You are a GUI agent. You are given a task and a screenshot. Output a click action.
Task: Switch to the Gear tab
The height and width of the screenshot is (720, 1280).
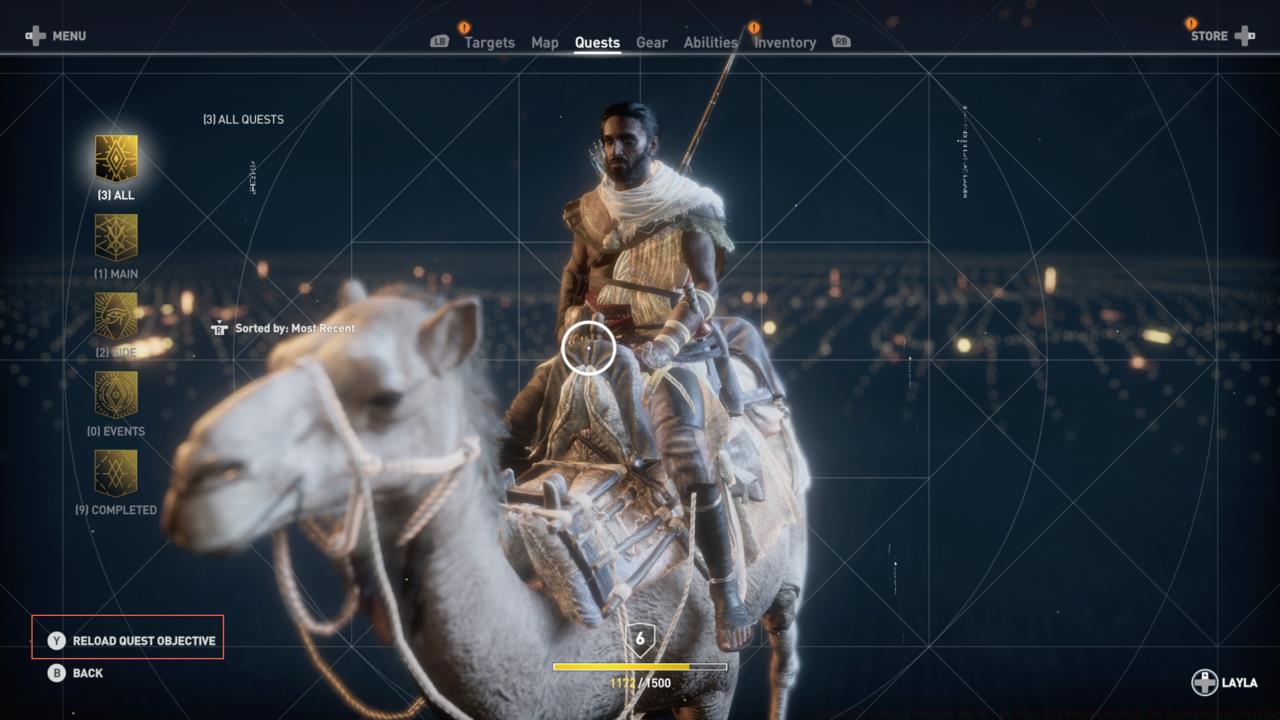click(x=652, y=42)
